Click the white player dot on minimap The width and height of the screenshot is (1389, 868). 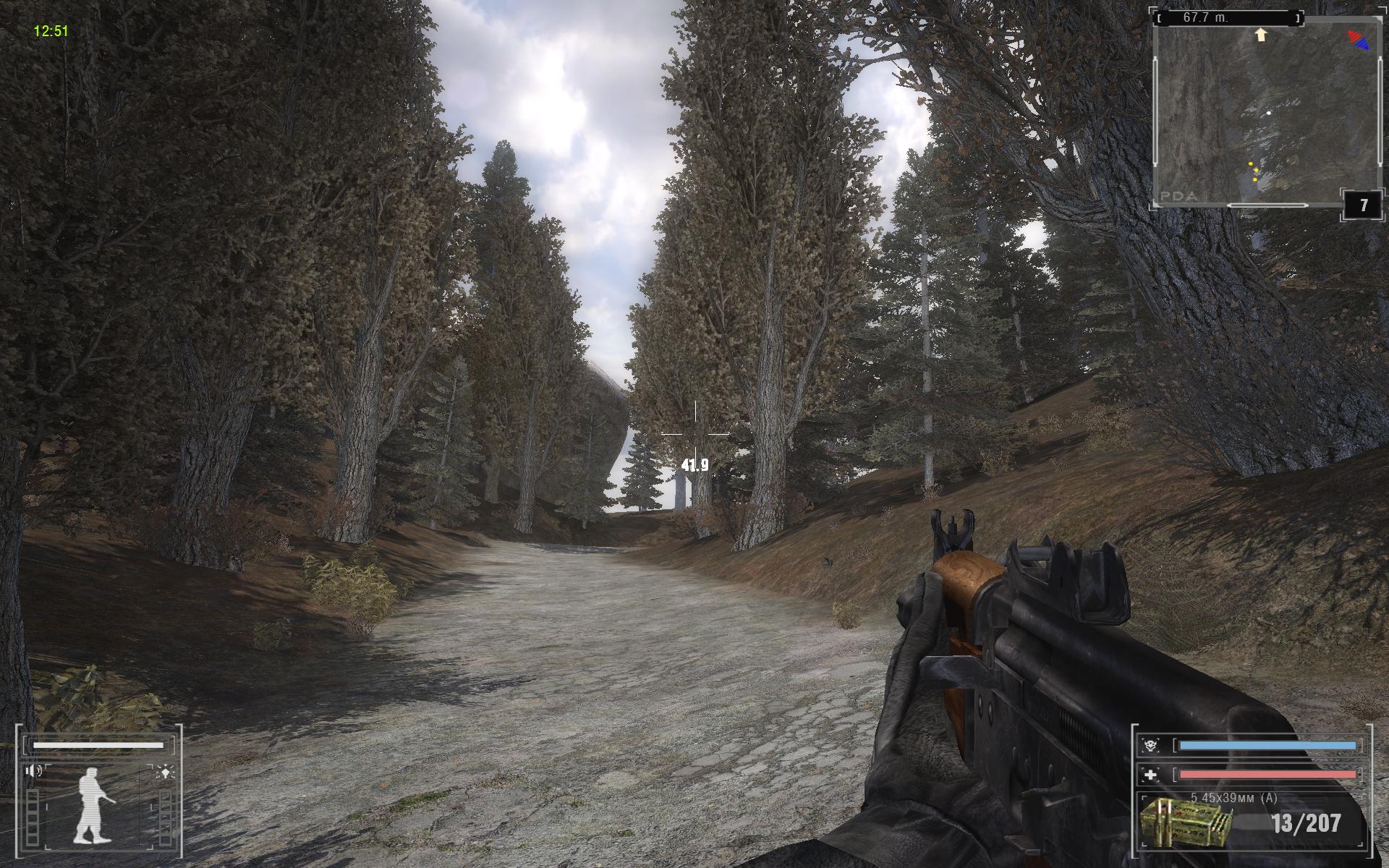[x=1269, y=114]
